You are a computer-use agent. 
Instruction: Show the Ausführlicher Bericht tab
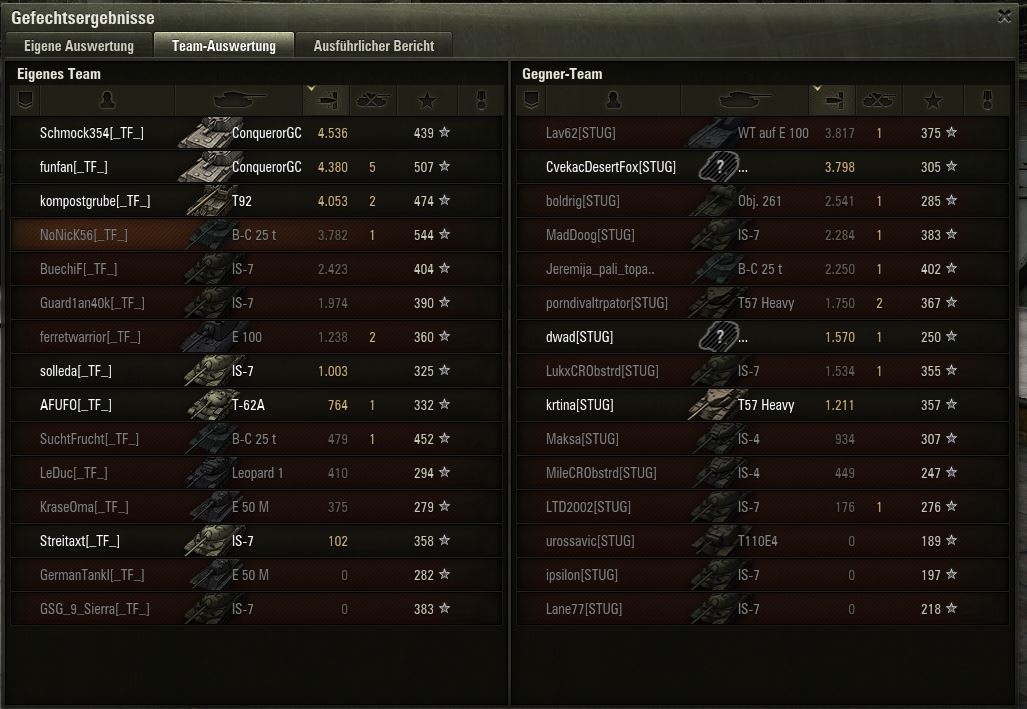[373, 46]
